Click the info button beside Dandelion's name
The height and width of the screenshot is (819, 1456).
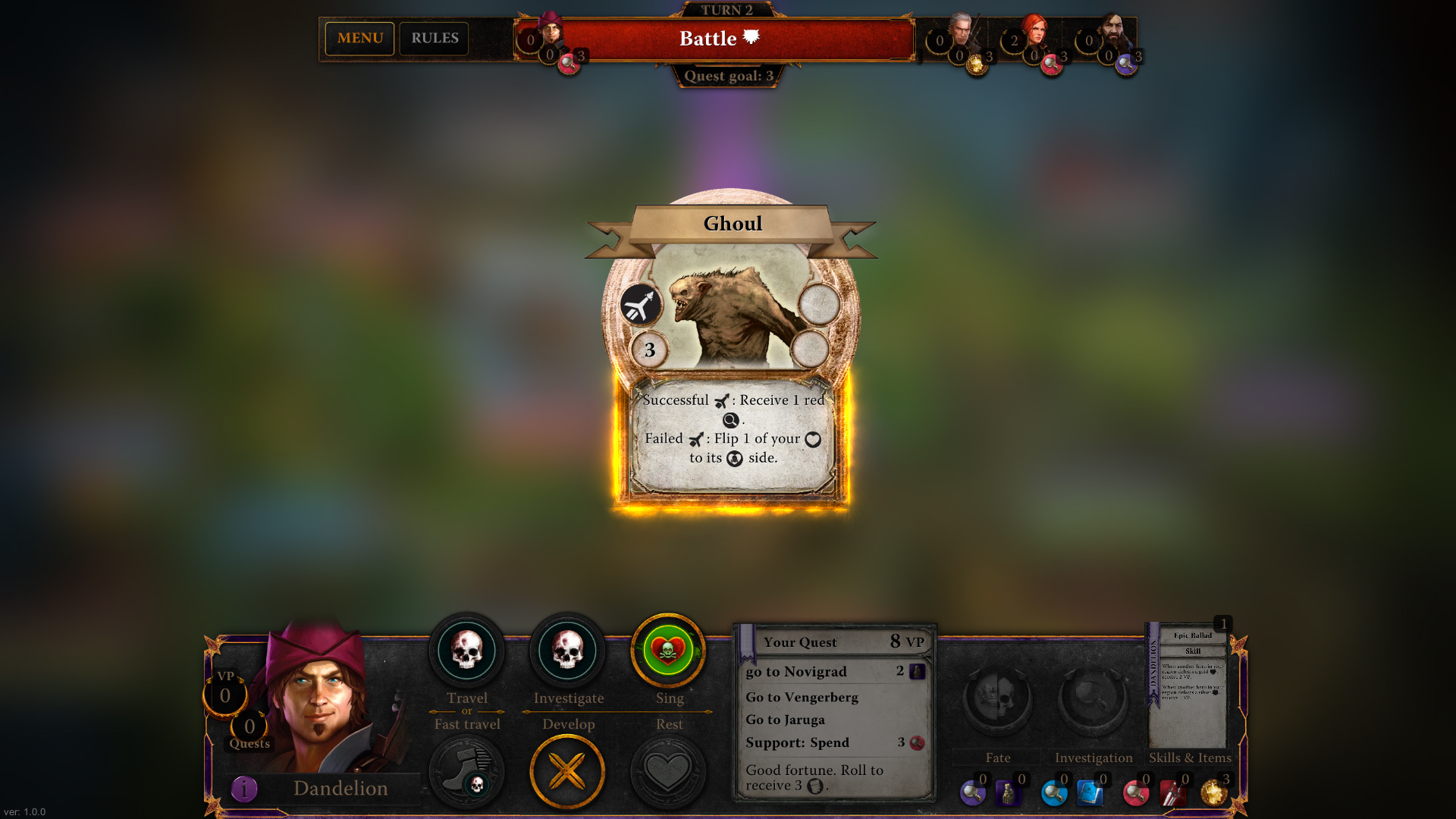click(x=243, y=789)
